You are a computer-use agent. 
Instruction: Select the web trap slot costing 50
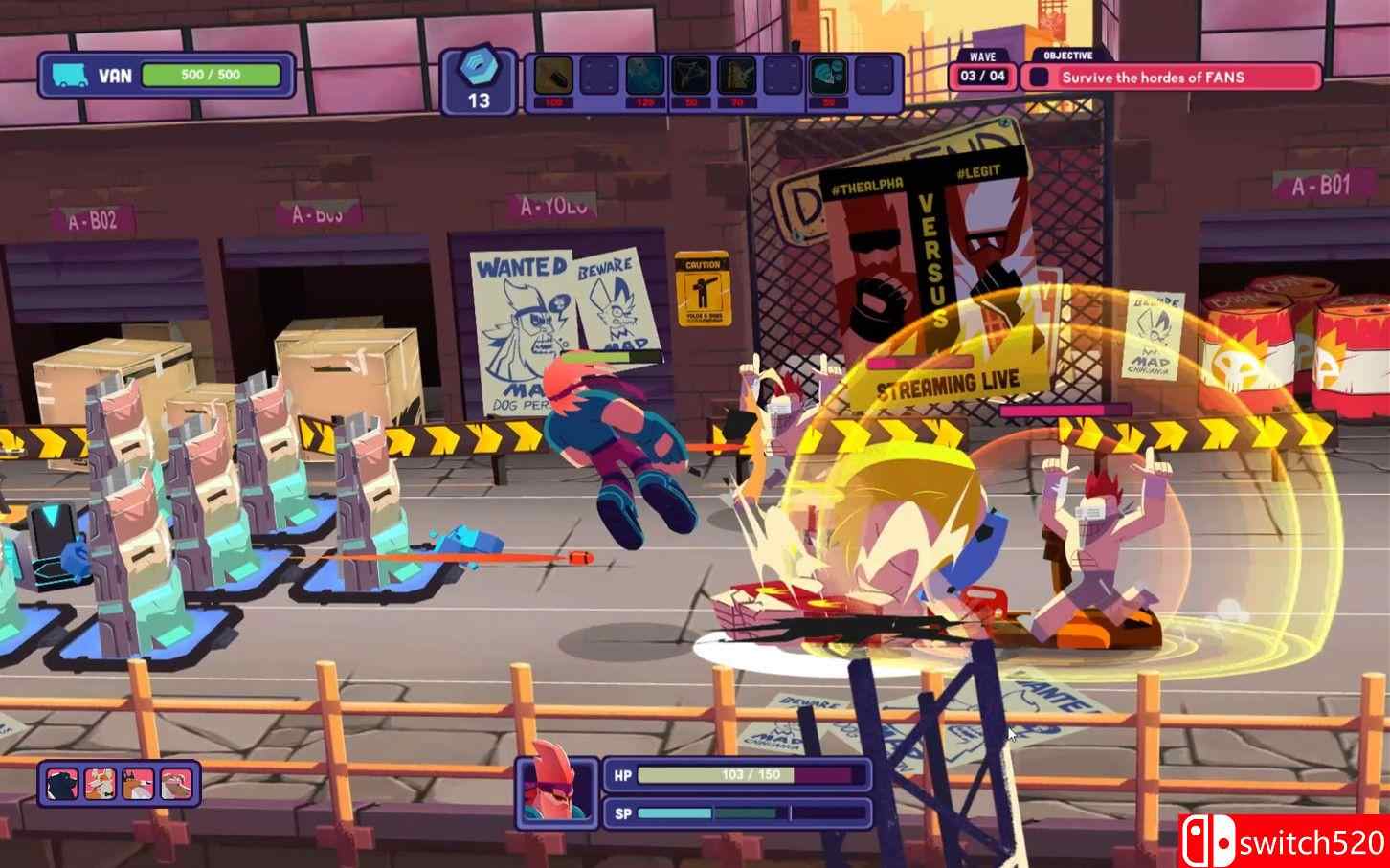coord(691,76)
